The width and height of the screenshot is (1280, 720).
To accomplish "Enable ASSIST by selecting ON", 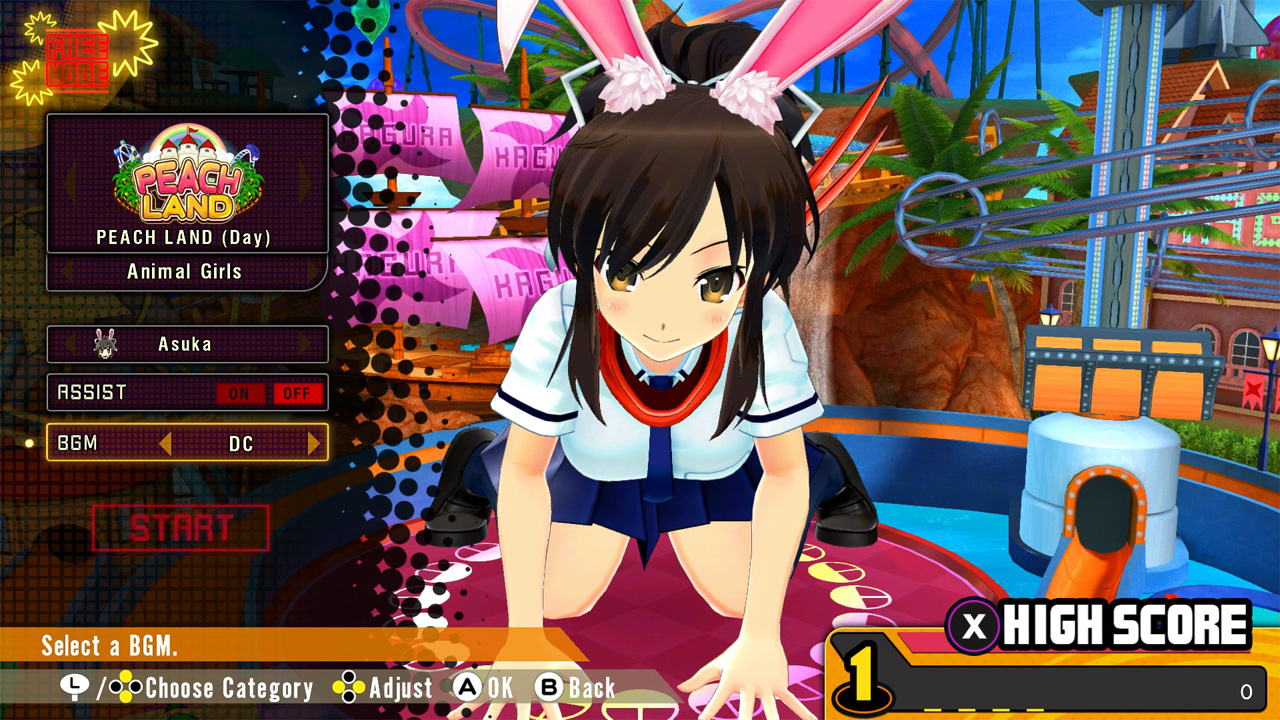I will [x=239, y=392].
